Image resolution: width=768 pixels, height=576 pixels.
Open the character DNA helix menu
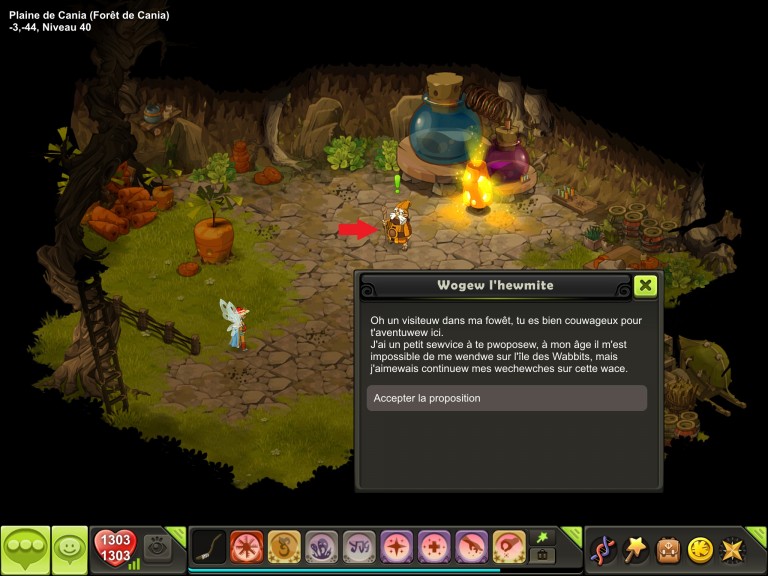click(603, 549)
